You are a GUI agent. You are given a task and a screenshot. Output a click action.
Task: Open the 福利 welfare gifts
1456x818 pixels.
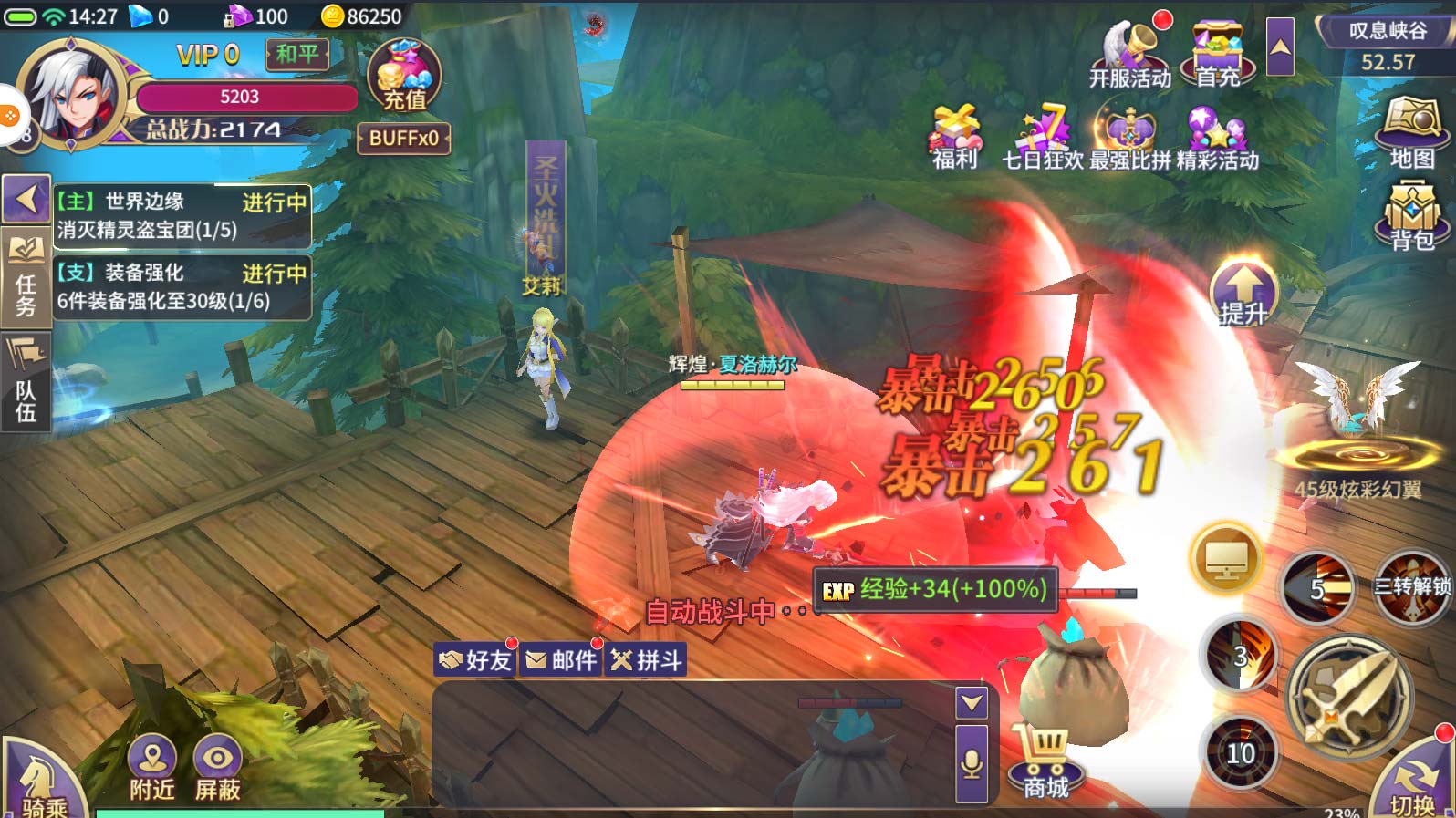click(x=954, y=137)
